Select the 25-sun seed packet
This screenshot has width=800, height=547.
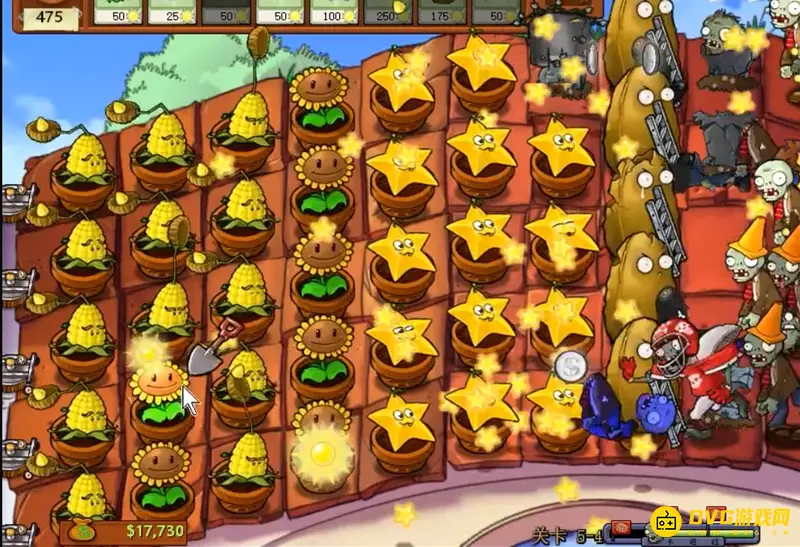(172, 12)
